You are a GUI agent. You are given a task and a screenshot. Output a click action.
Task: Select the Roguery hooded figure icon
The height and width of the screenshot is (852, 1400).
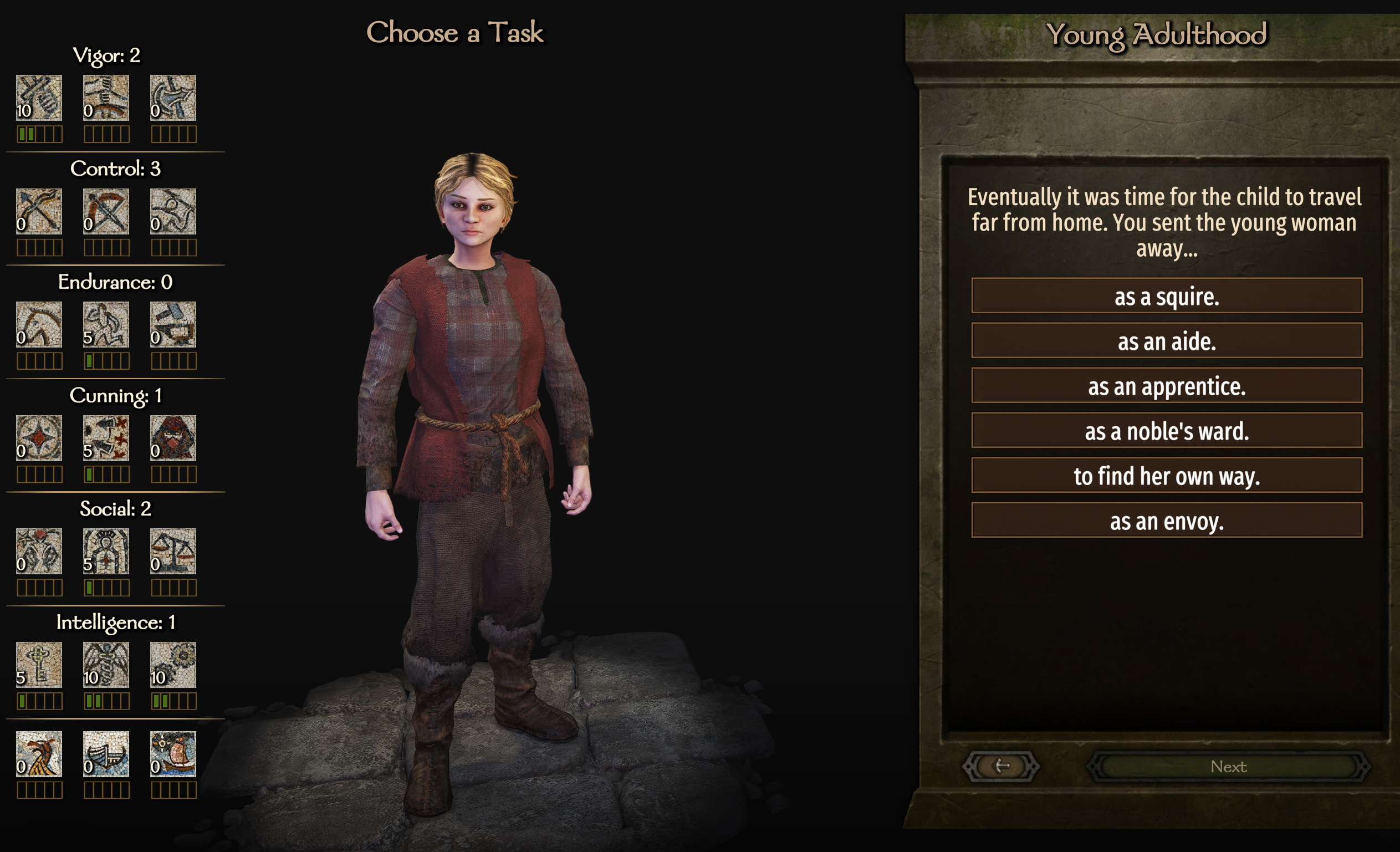173,438
